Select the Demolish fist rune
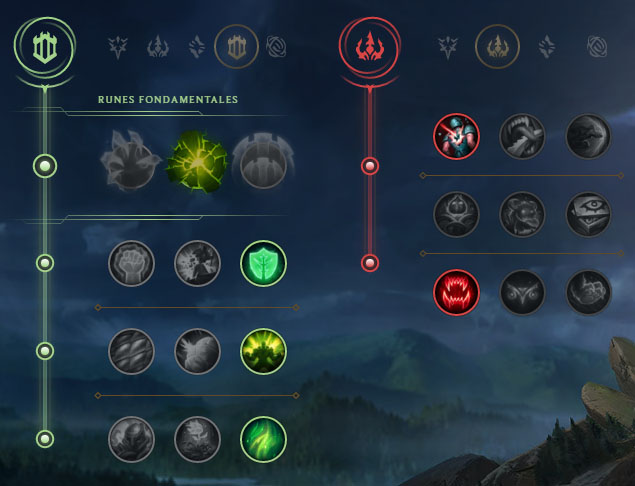The image size is (635, 486). [x=131, y=263]
